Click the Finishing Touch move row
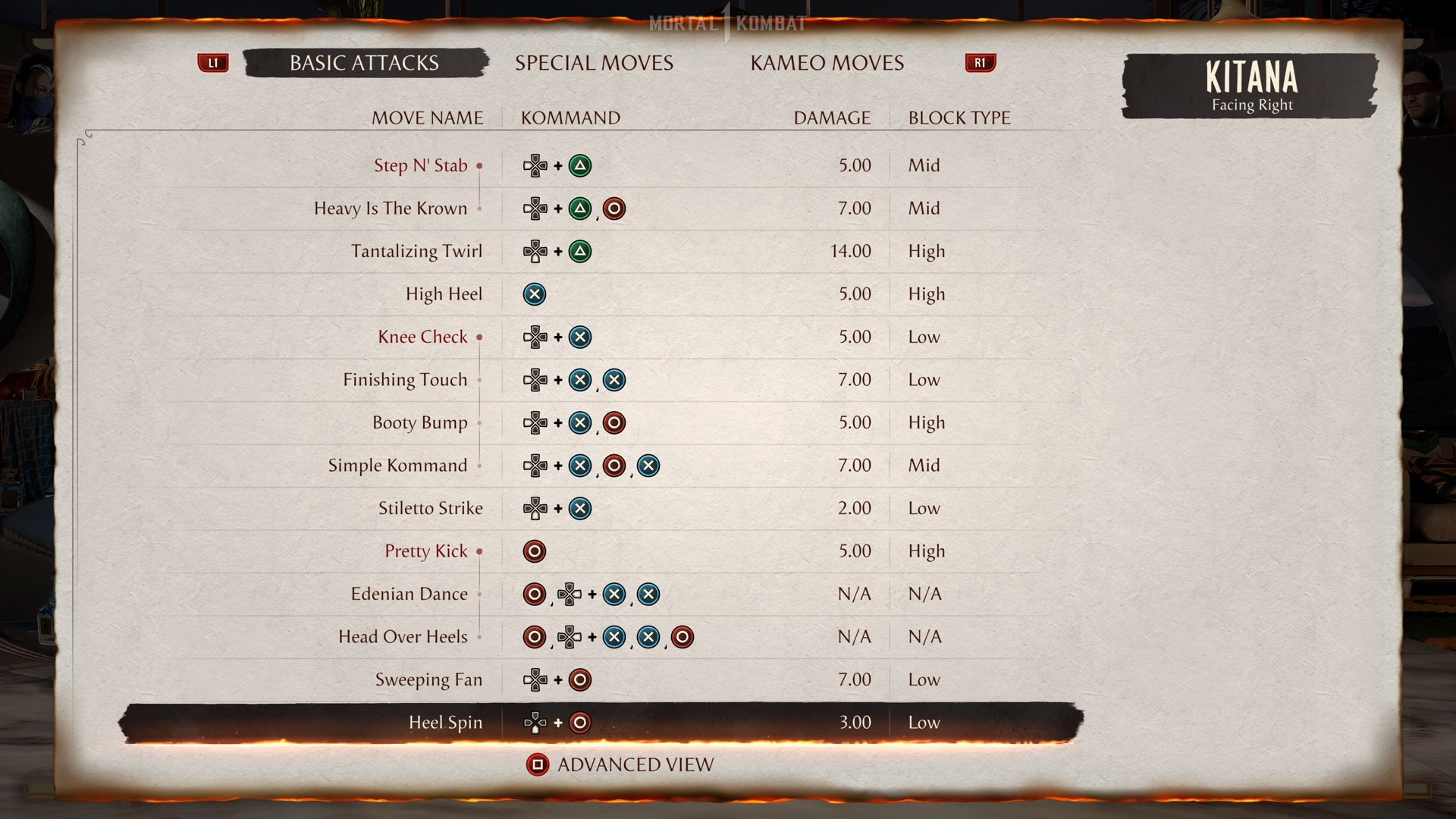This screenshot has width=1456, height=819. (406, 380)
